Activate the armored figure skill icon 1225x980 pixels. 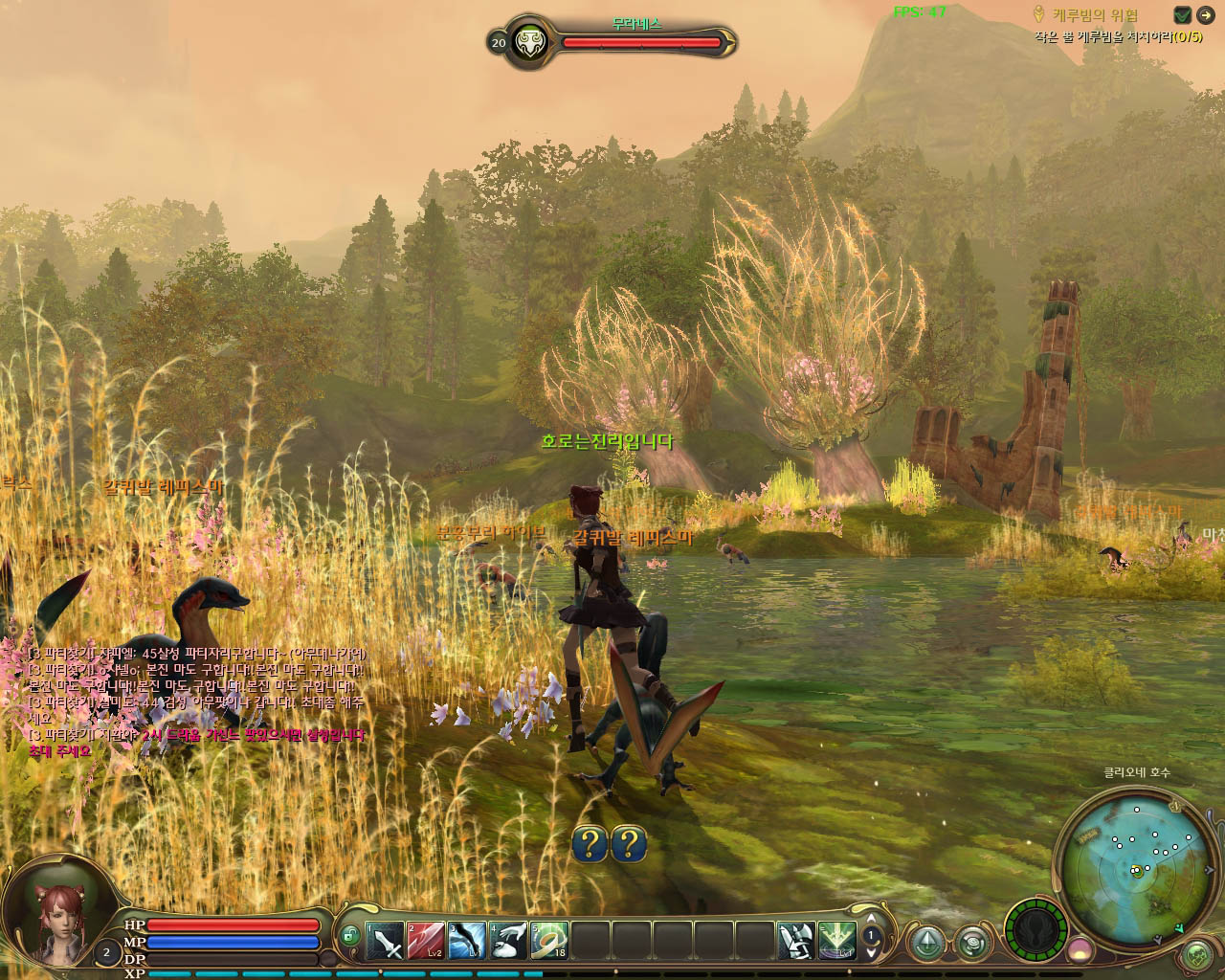795,941
